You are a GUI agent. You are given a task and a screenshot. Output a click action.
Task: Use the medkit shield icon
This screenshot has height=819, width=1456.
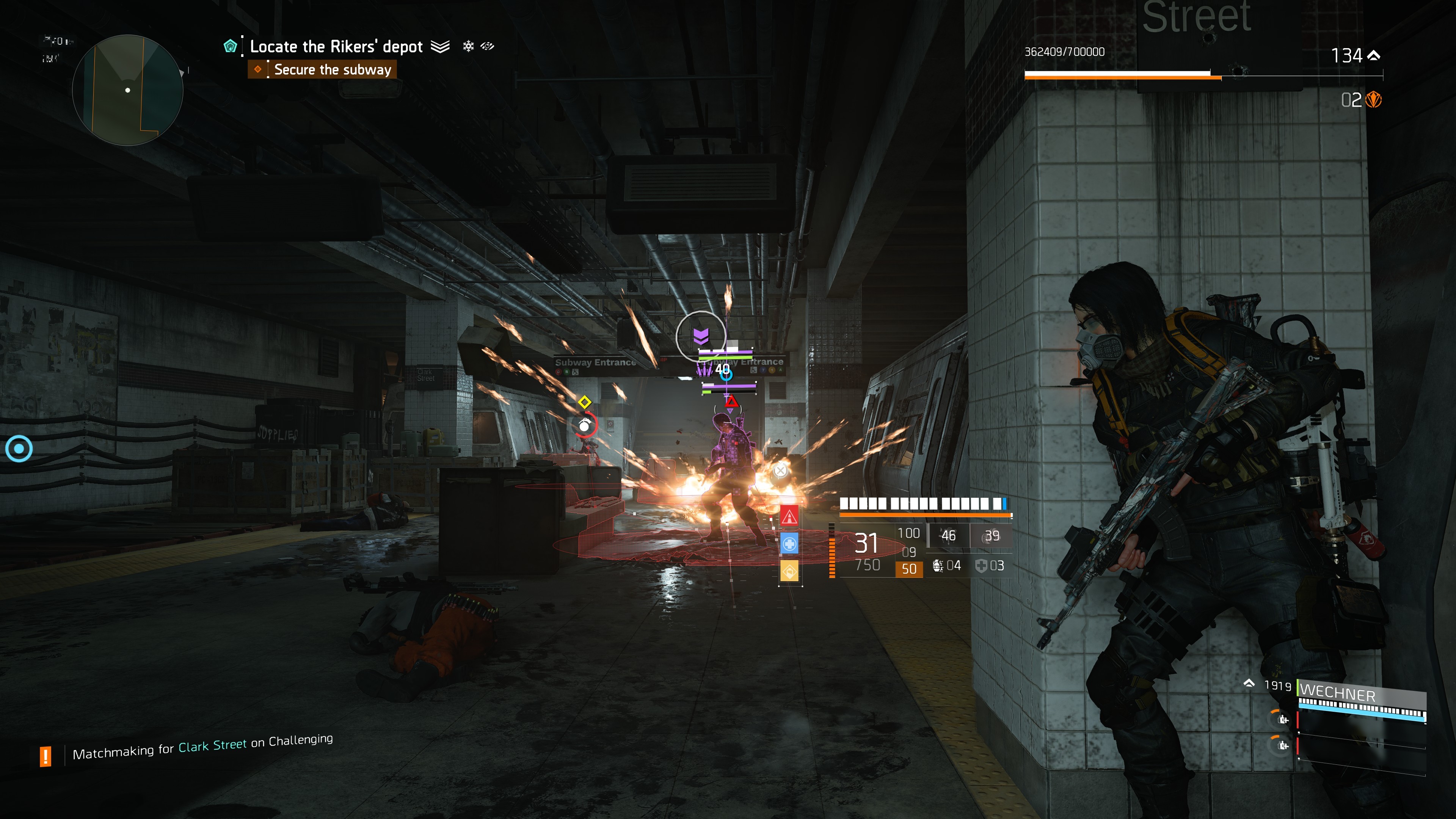point(981,566)
